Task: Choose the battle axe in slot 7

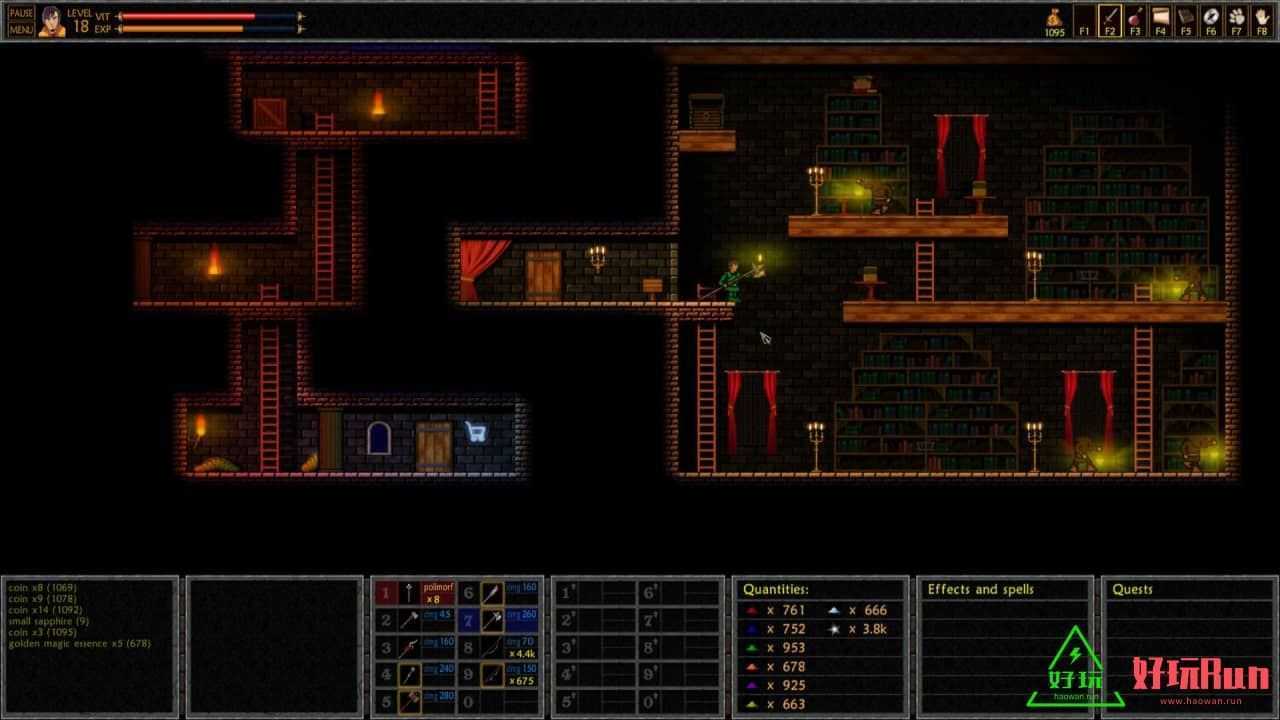Action: coord(492,620)
